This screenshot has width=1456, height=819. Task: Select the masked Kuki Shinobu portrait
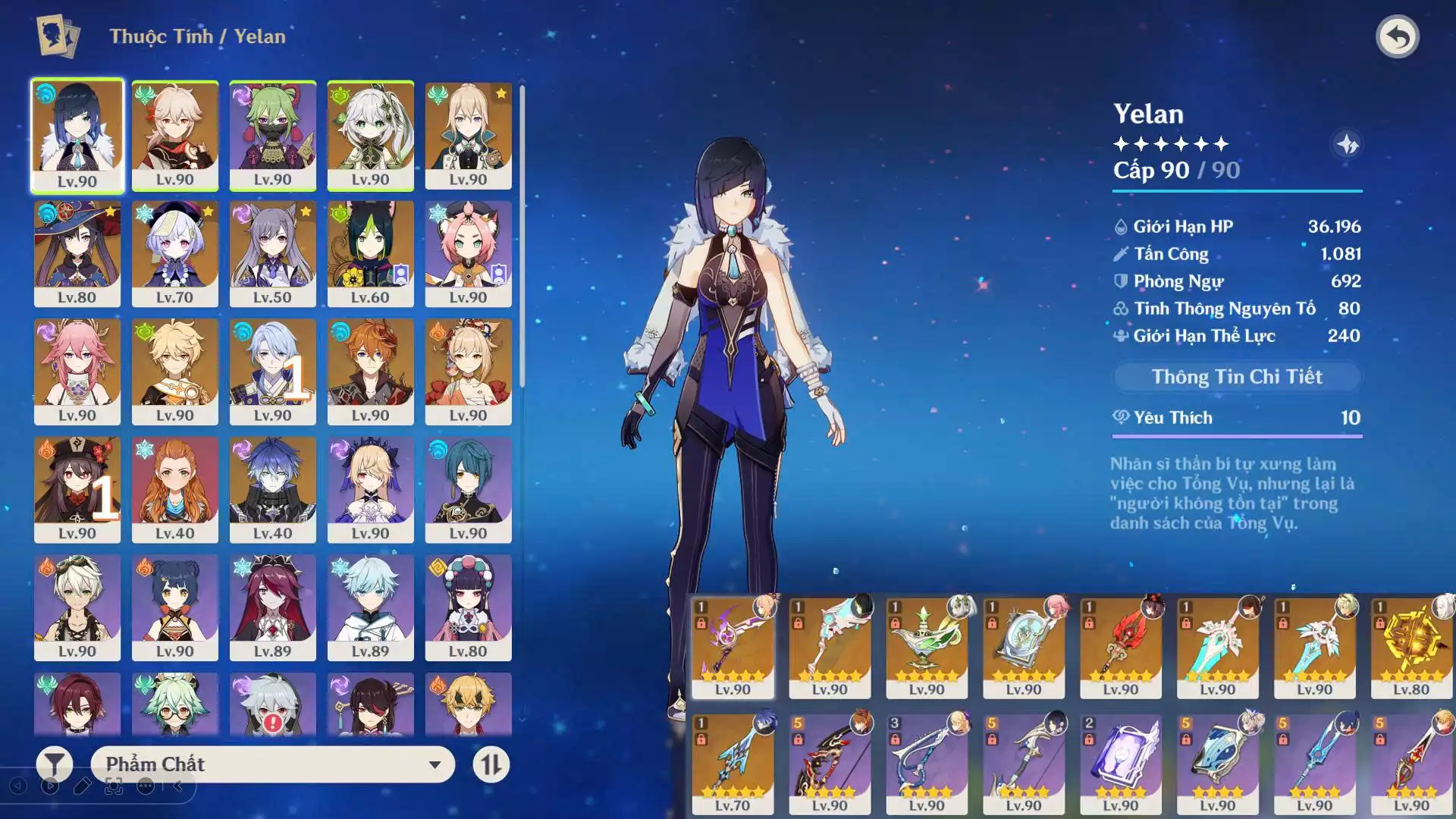coord(272,135)
